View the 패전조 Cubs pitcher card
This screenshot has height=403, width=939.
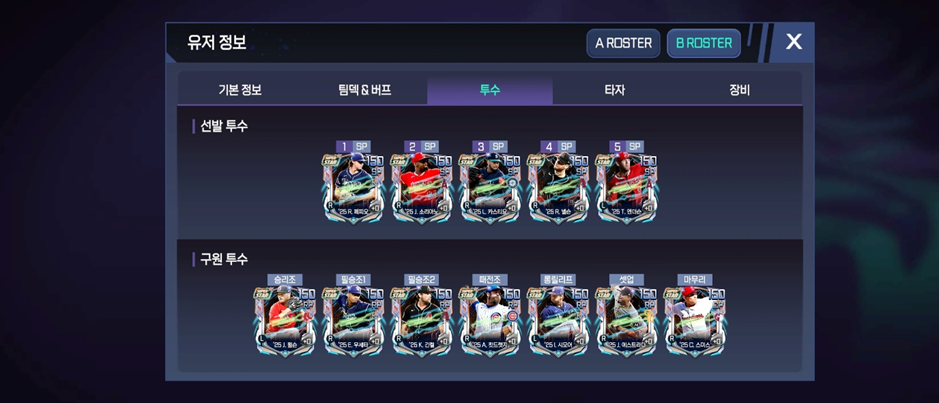(490, 321)
